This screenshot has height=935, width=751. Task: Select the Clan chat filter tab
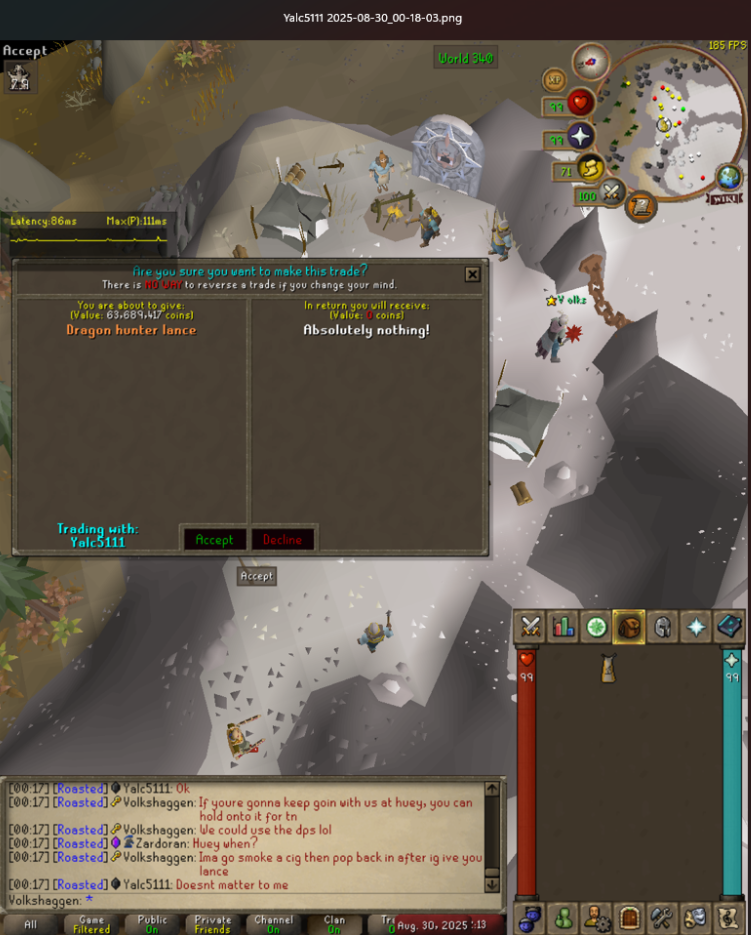point(334,924)
